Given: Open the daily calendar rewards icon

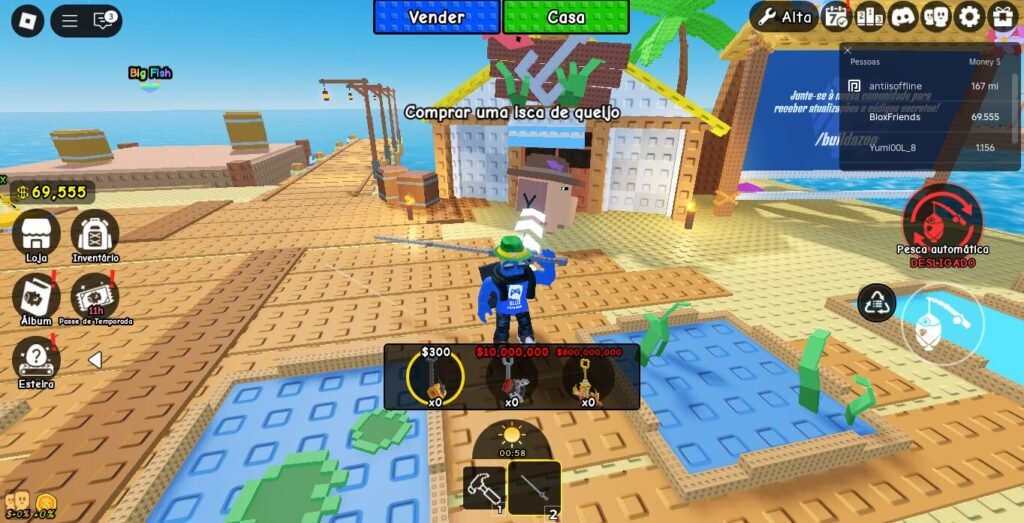Looking at the screenshot, I should 835,17.
